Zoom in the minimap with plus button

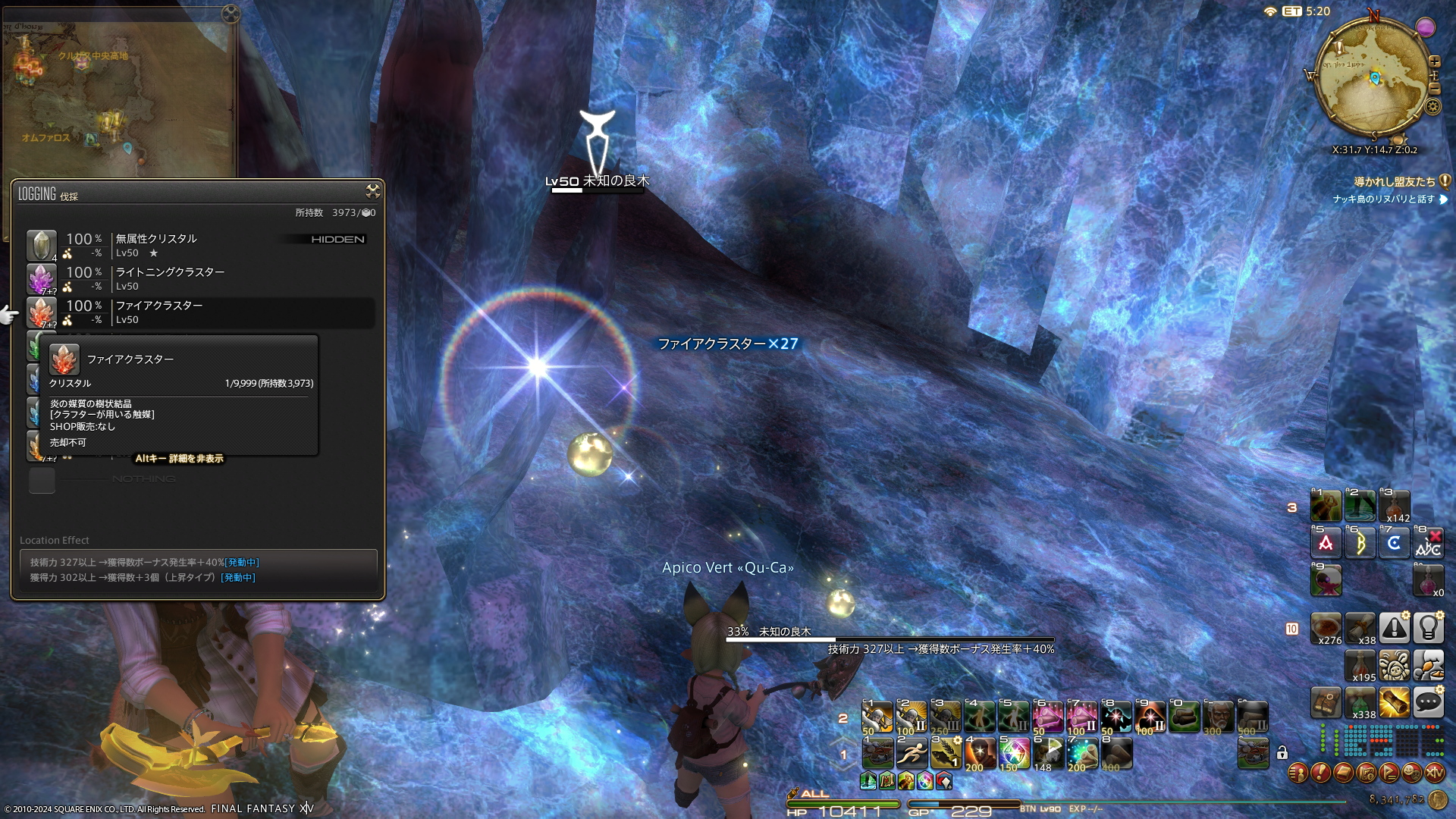(x=1435, y=61)
